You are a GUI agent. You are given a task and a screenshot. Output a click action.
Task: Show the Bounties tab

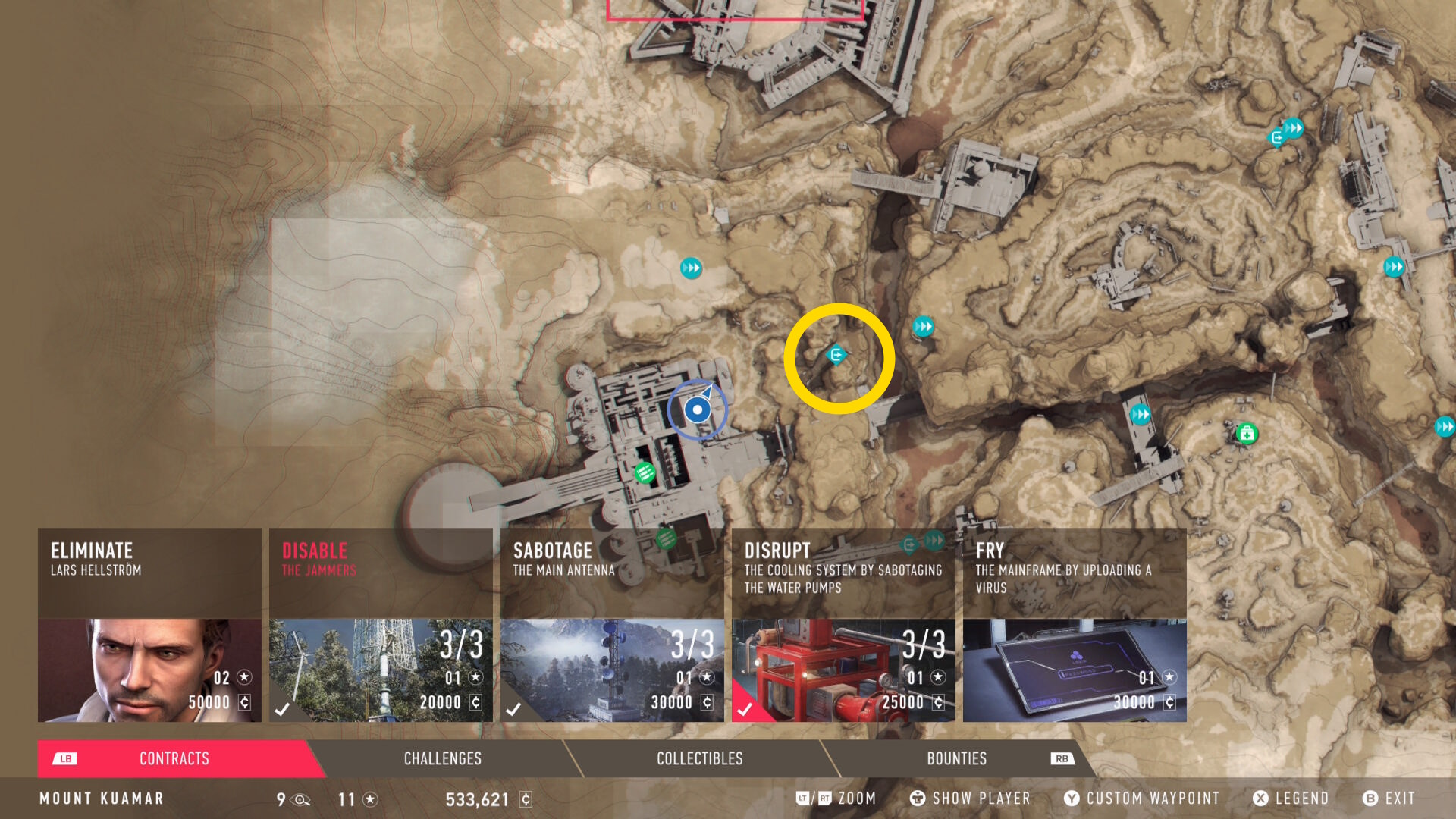957,758
